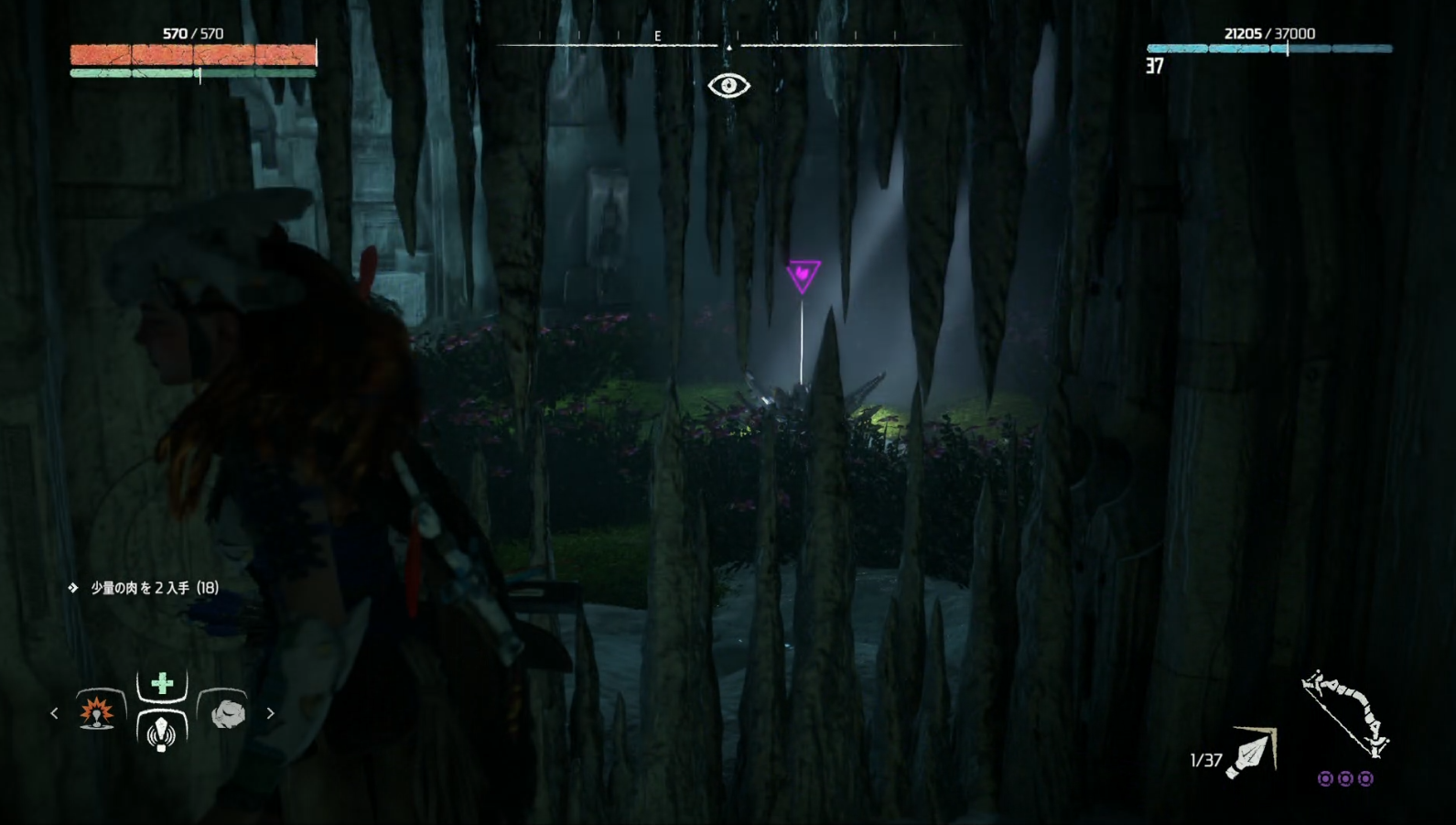Screen dimensions: 1456x825
Task: Activate the lure call whistle tool
Action: pos(162,732)
